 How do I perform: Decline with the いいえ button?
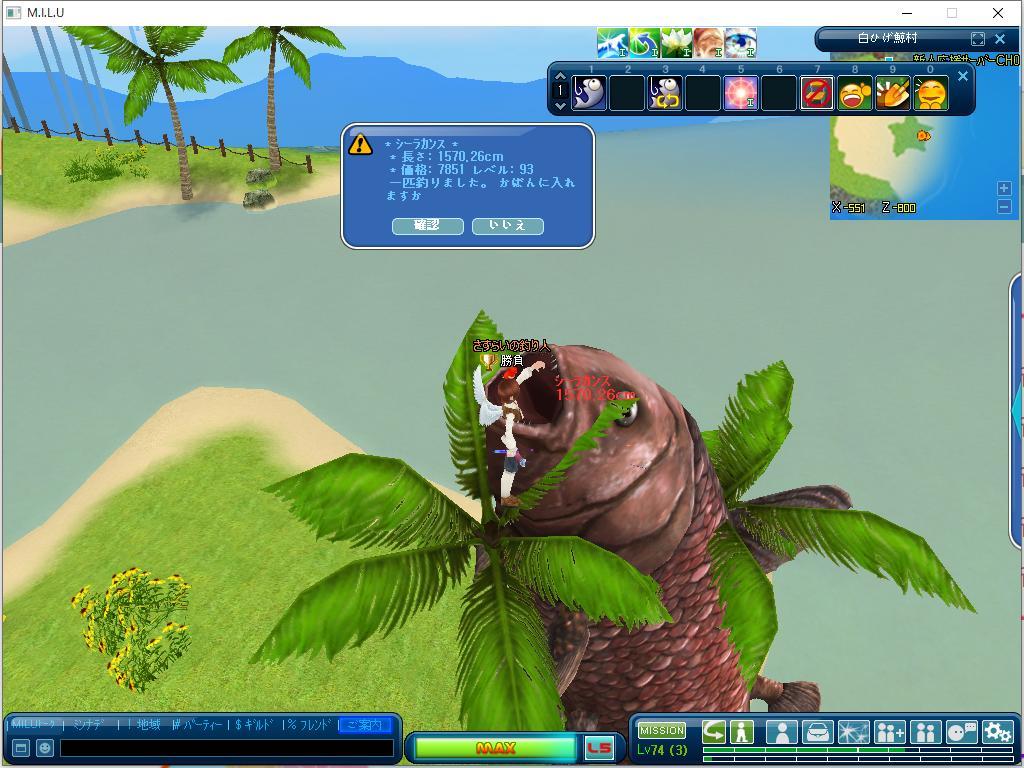[x=507, y=226]
